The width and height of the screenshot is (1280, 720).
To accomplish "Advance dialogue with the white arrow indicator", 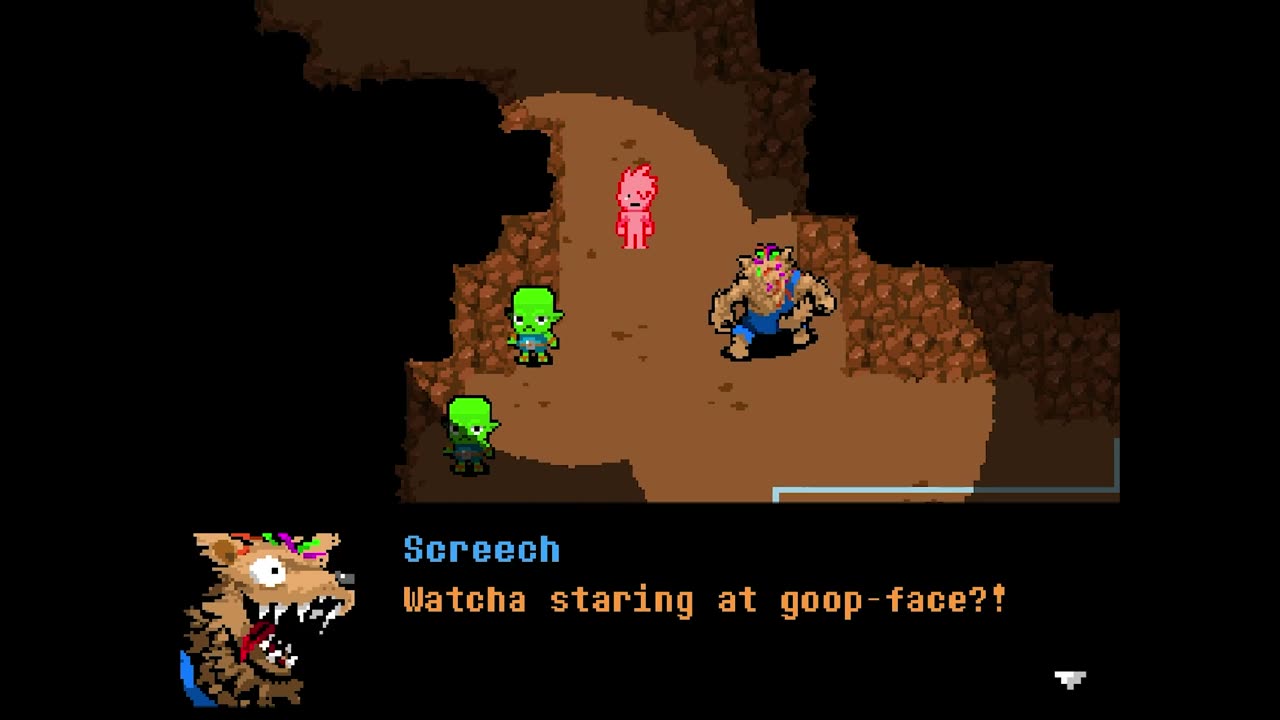I will [x=1069, y=680].
